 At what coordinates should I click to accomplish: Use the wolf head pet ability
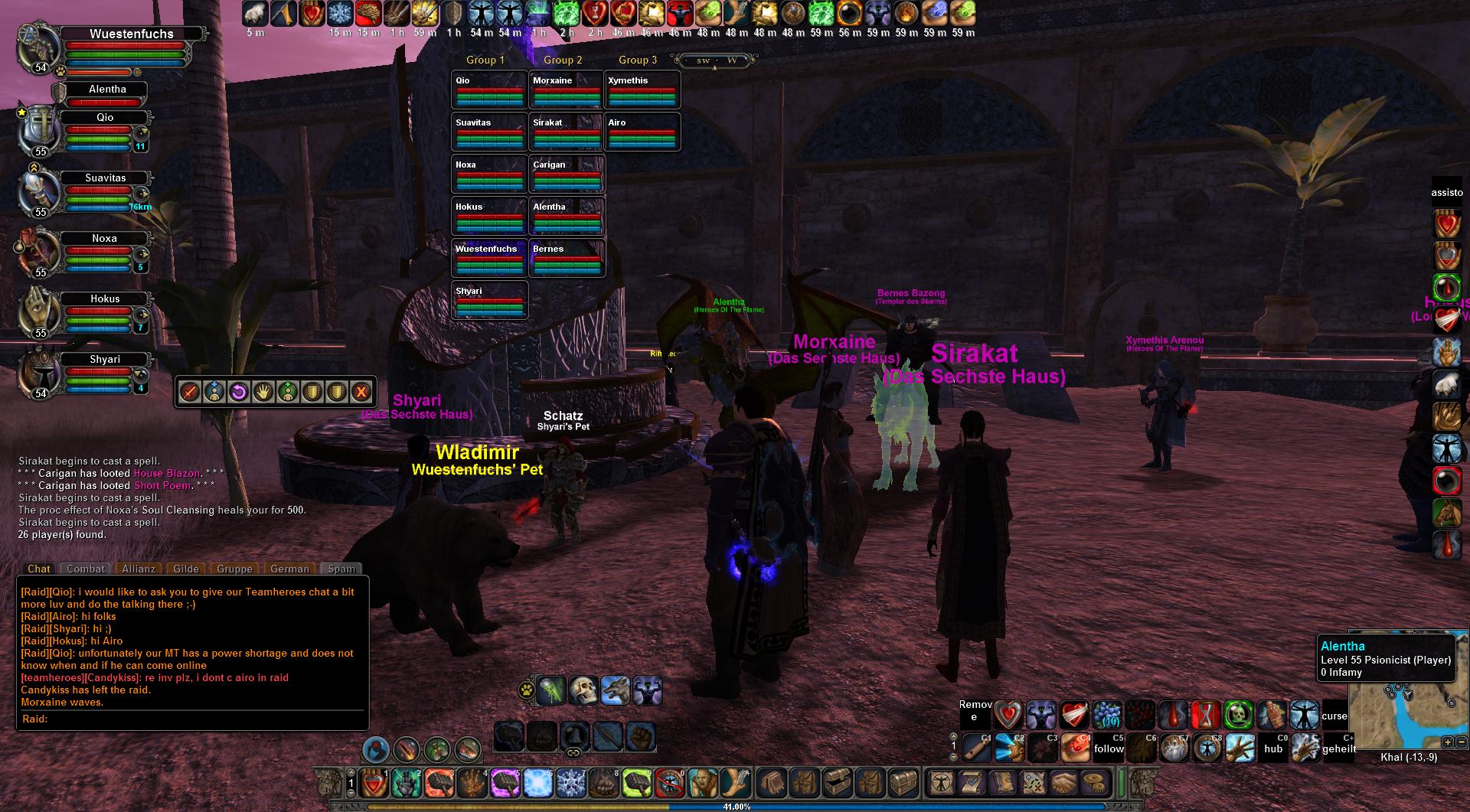tap(616, 690)
